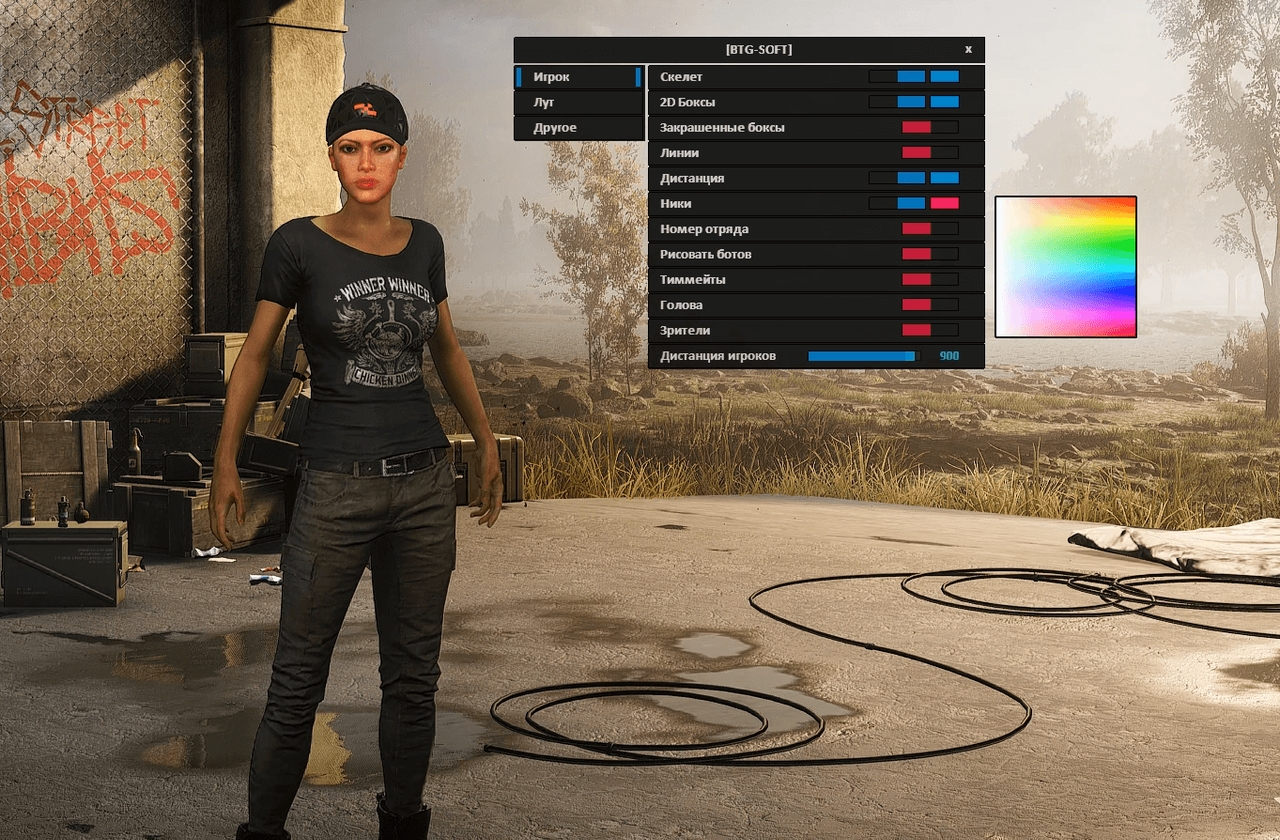Open the Скелет color swatch

pos(945,75)
